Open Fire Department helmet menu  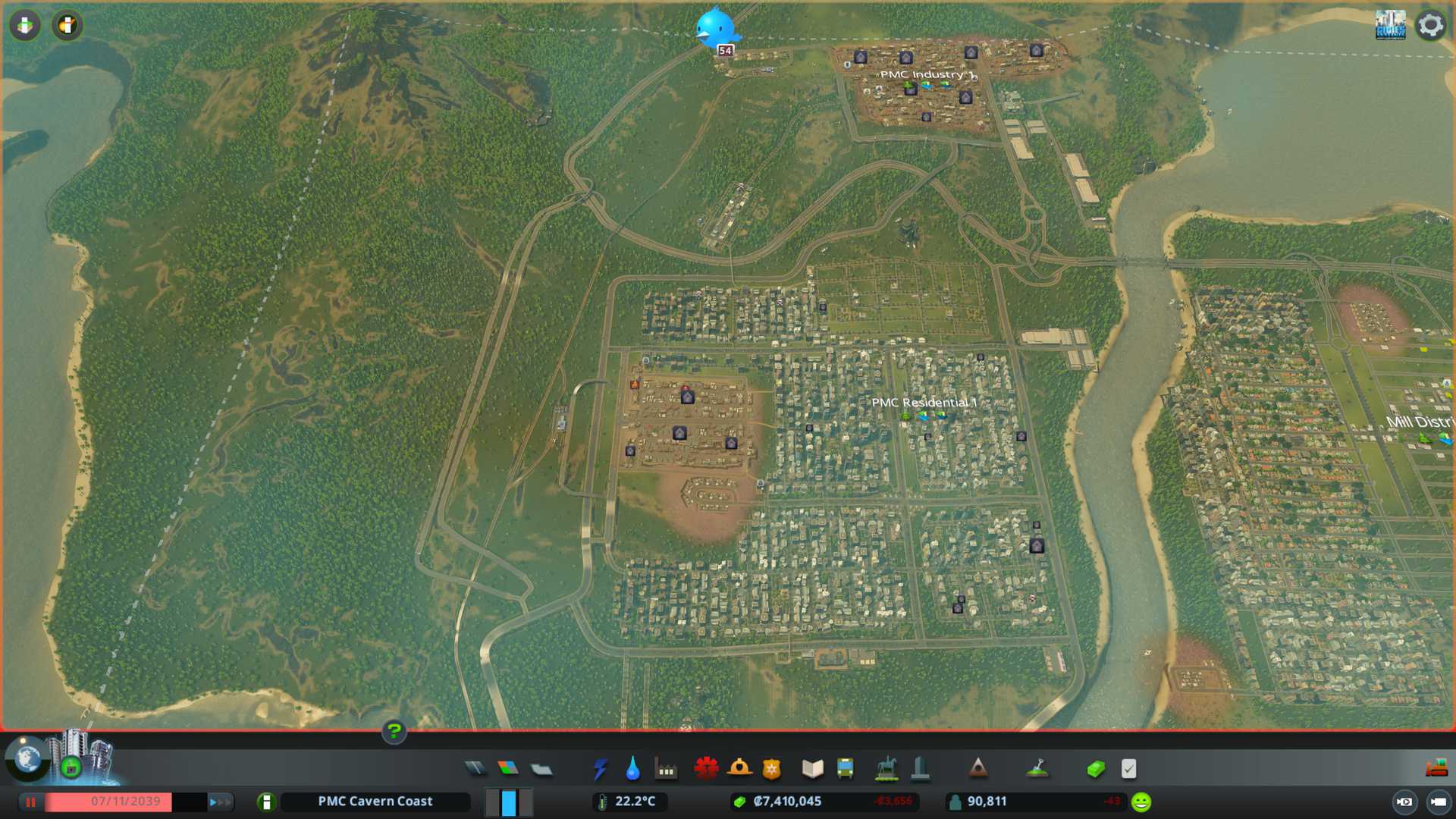[x=739, y=769]
